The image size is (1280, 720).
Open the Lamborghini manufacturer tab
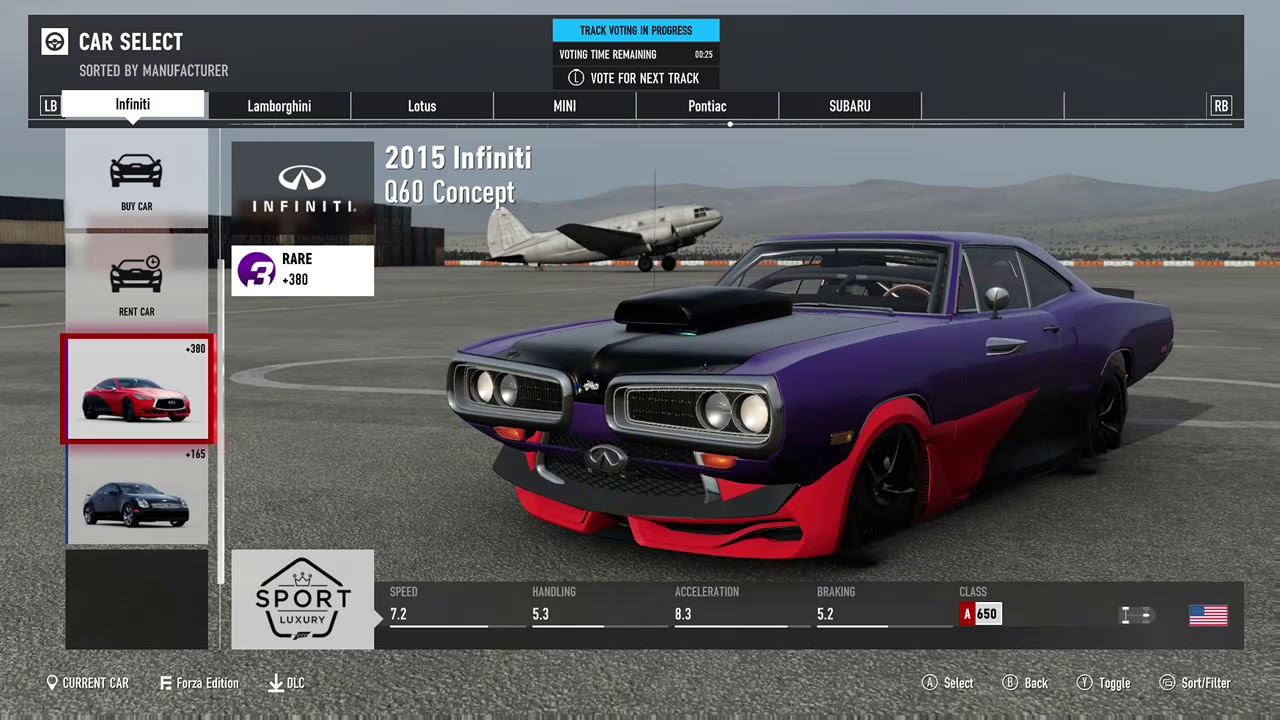pos(279,106)
